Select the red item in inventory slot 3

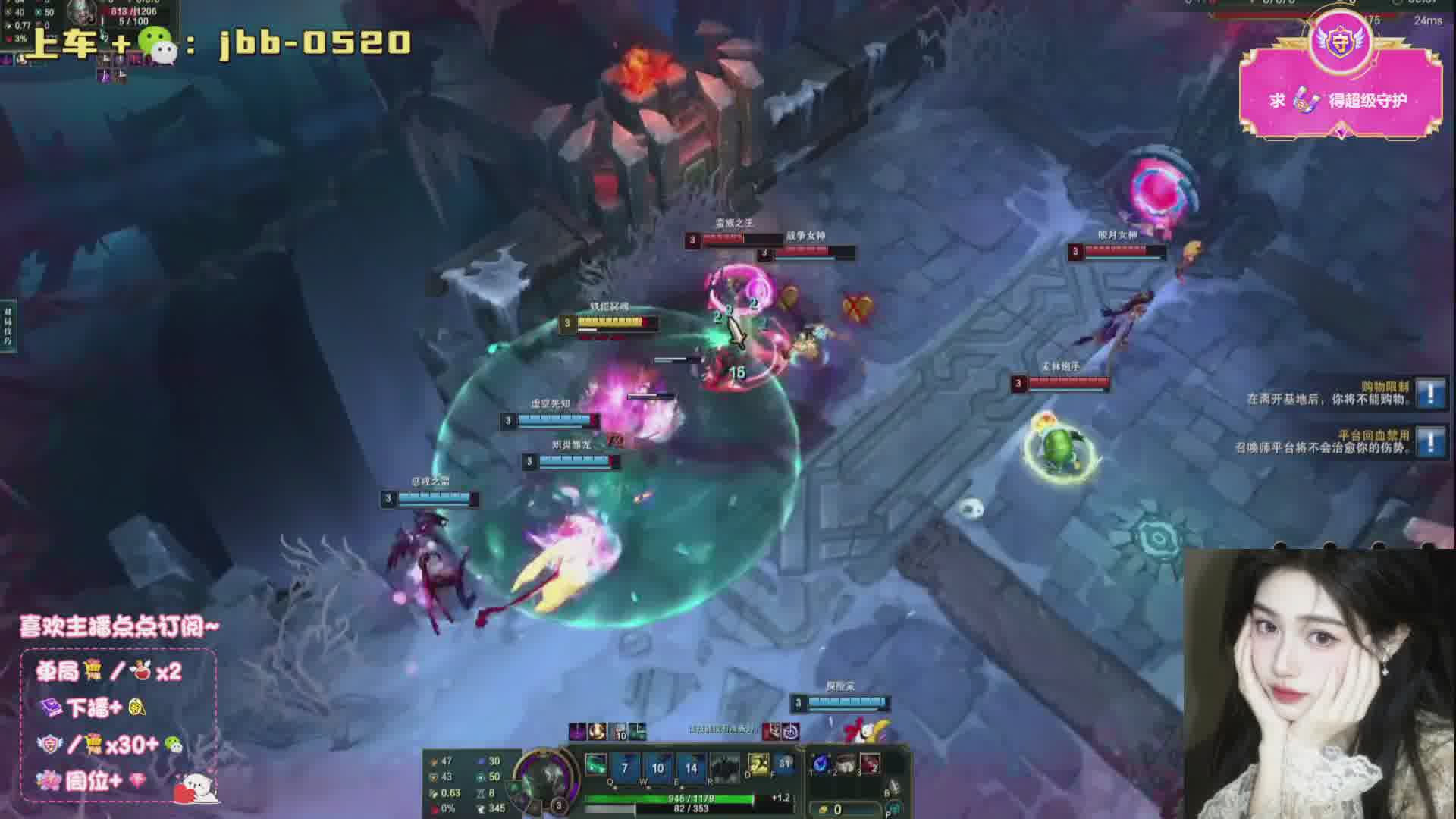[x=870, y=763]
